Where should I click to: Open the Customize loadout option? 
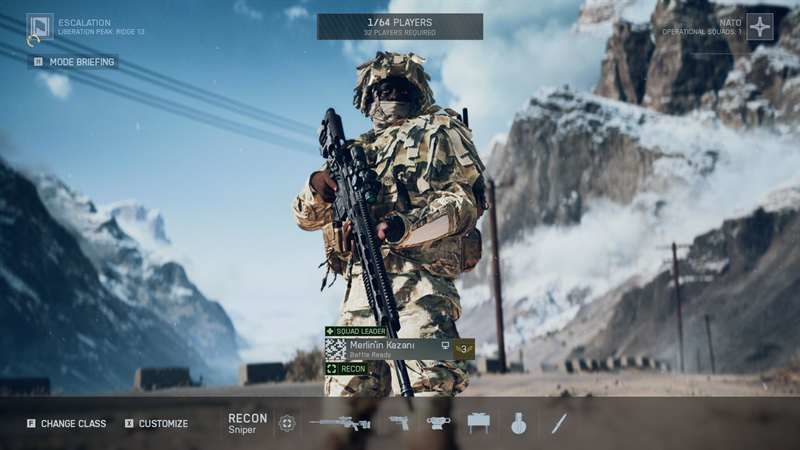pyautogui.click(x=156, y=424)
